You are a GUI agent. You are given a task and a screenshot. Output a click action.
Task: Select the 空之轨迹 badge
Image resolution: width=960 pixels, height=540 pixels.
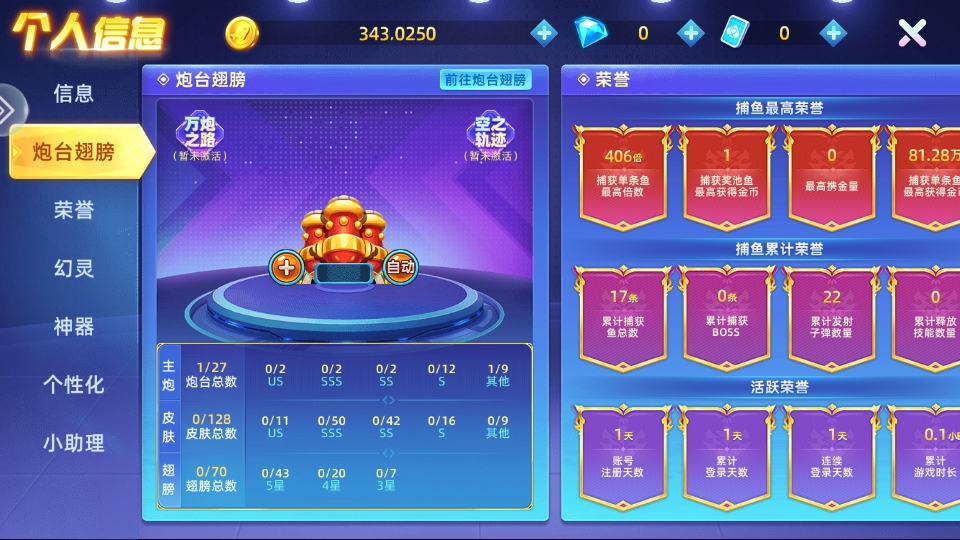pos(491,137)
